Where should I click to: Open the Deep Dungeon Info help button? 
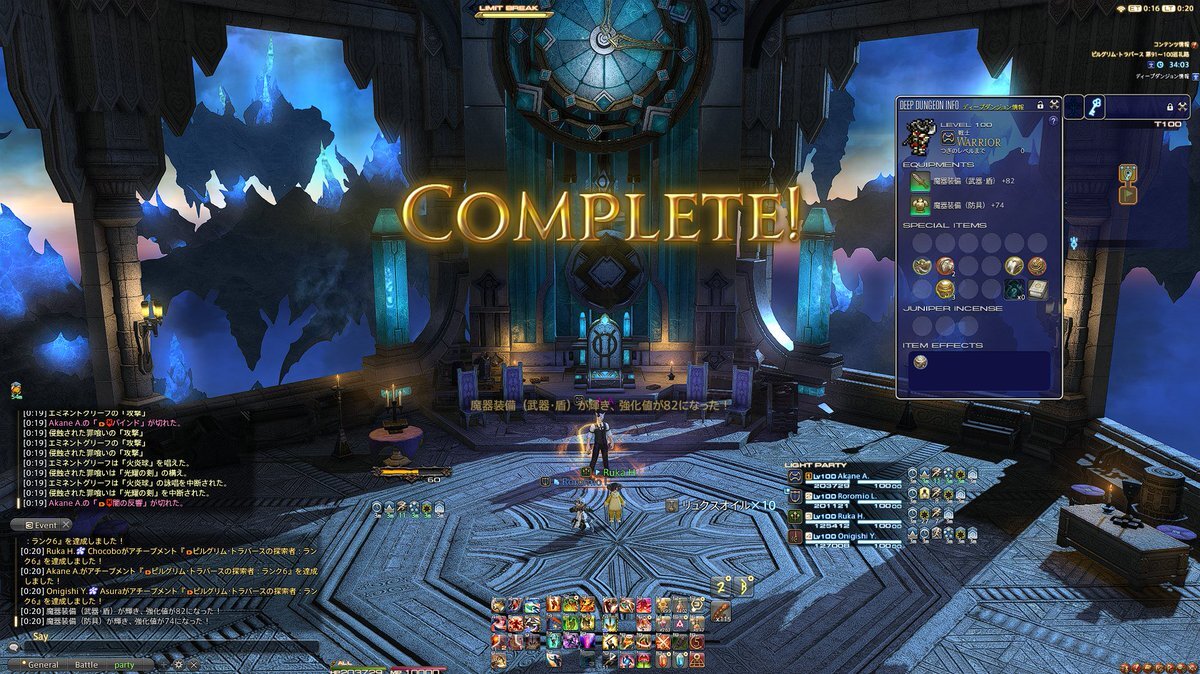click(1052, 120)
